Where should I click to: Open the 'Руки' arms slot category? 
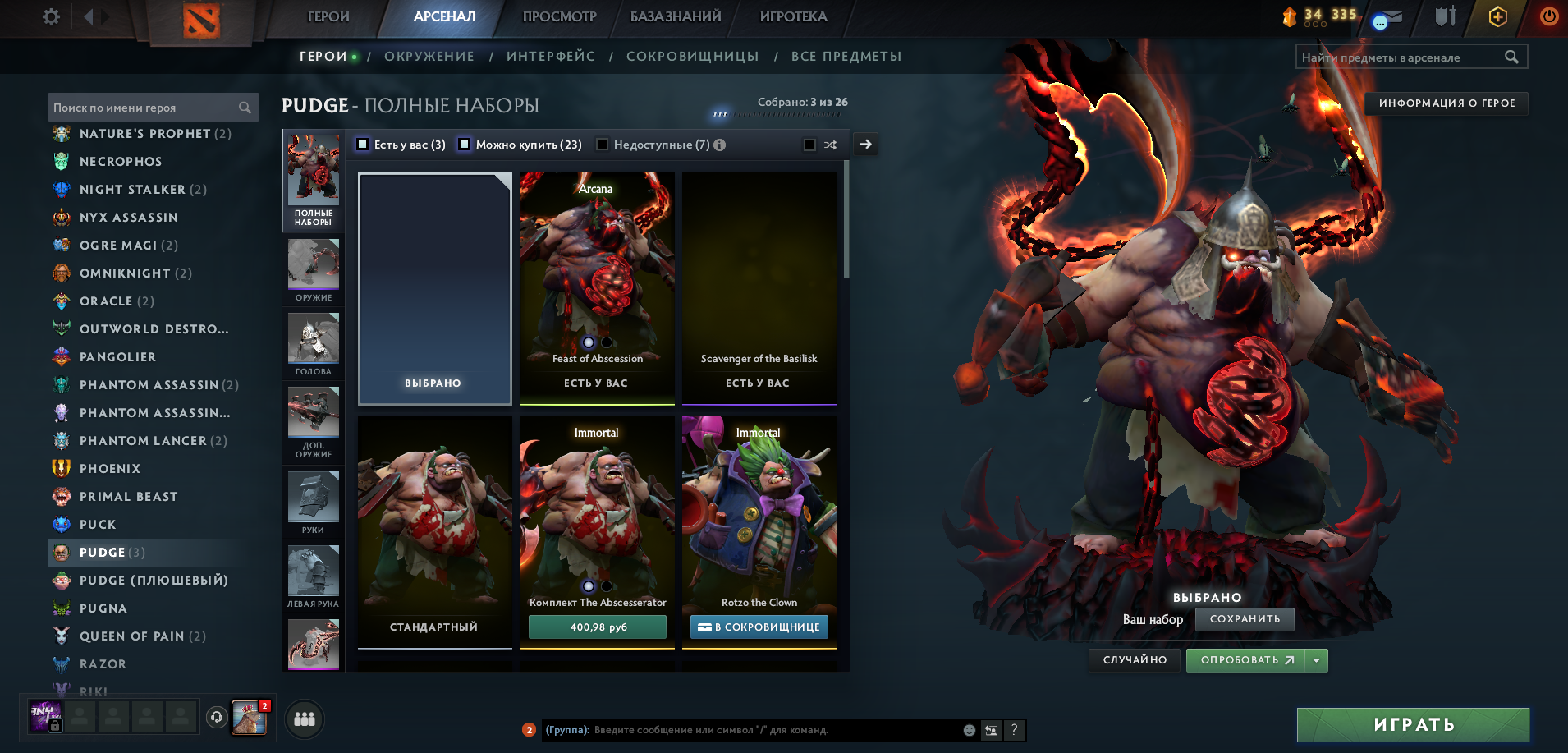coord(313,497)
